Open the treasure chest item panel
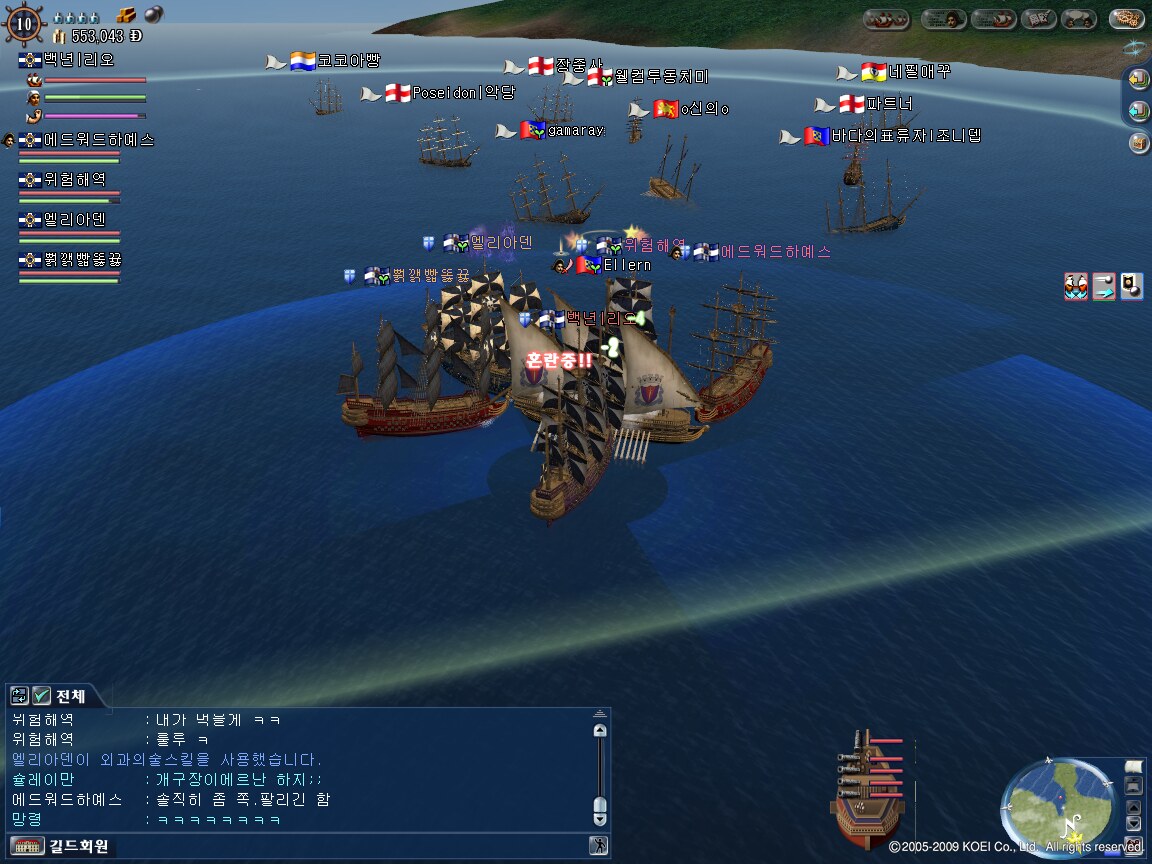The image size is (1152, 864). [1138, 143]
